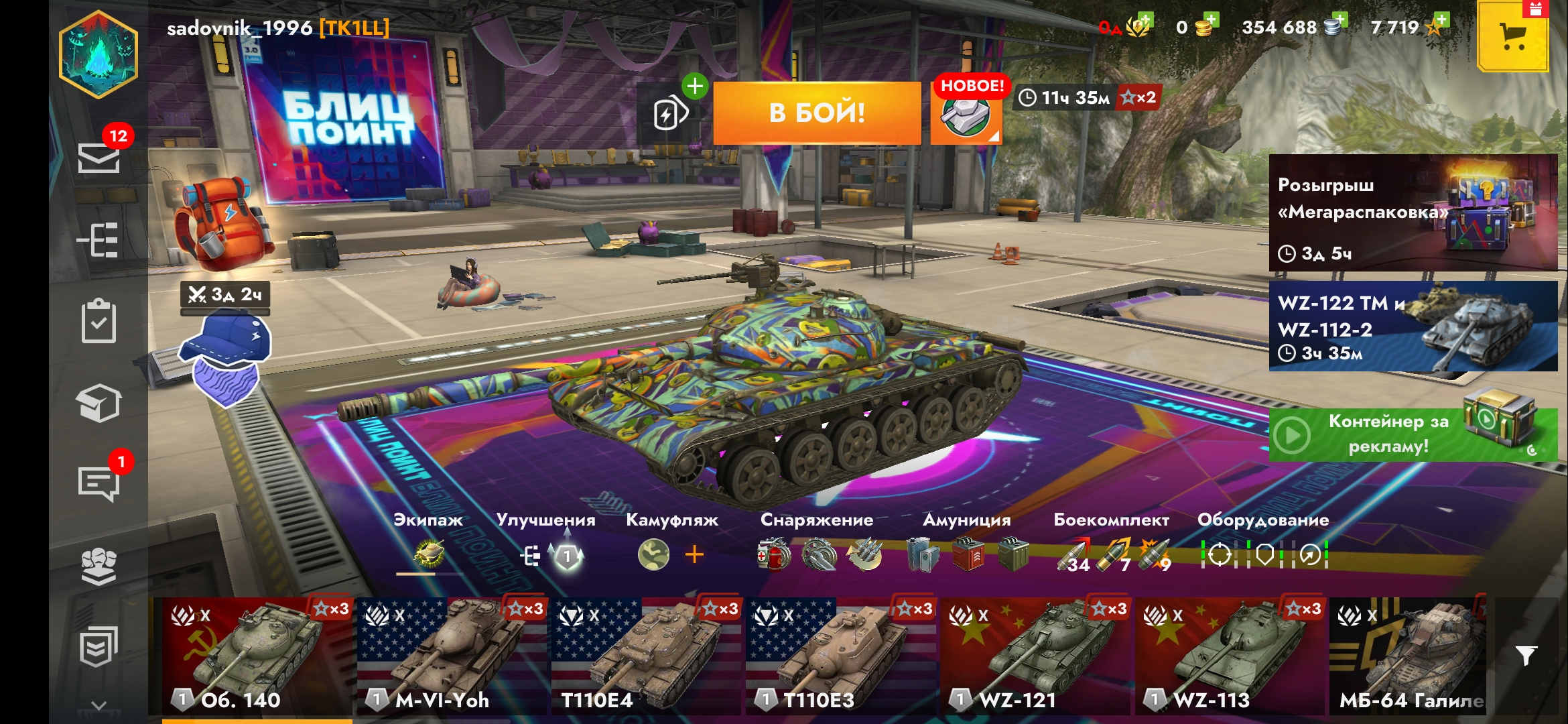
Task: Add a camouflage with the plus button
Action: (694, 554)
